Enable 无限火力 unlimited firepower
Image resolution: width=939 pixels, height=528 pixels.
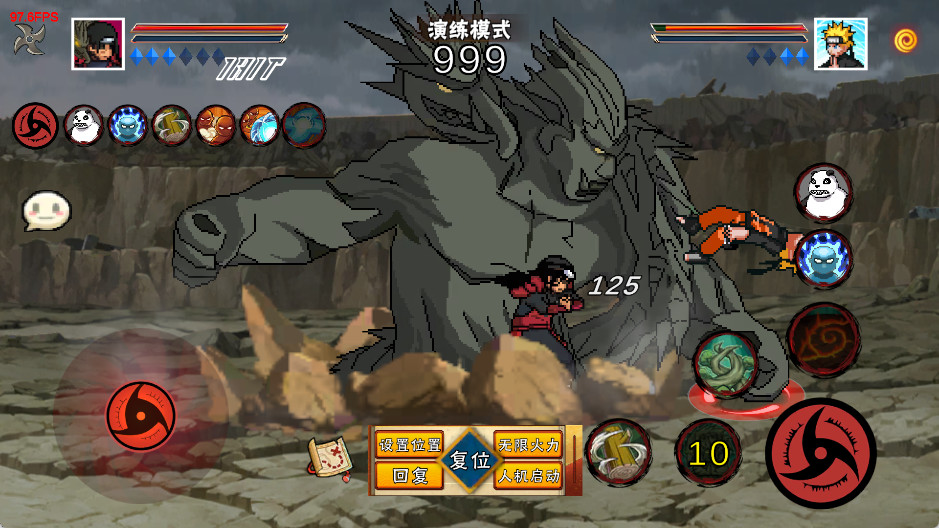528,444
